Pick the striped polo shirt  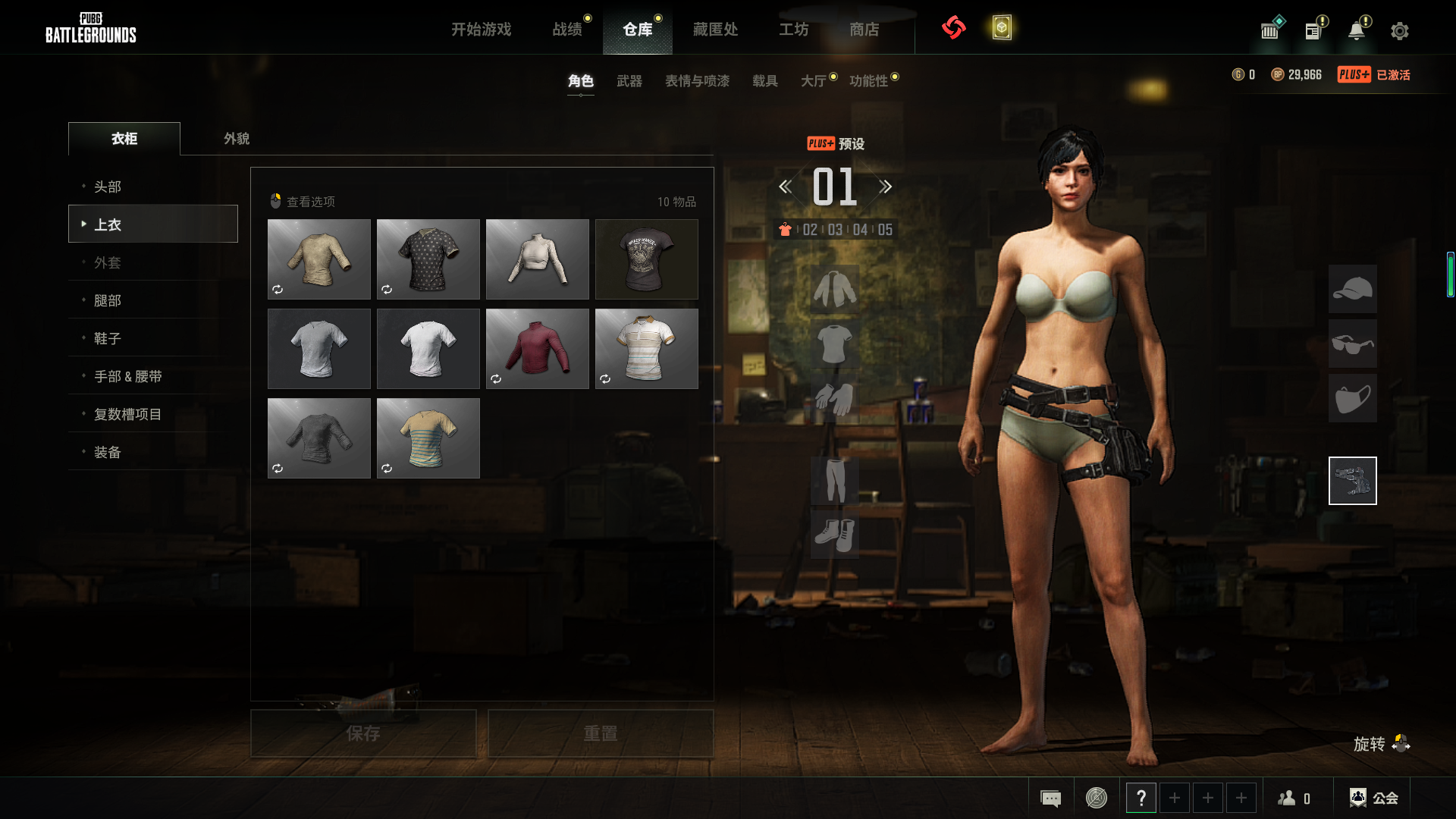[646, 349]
